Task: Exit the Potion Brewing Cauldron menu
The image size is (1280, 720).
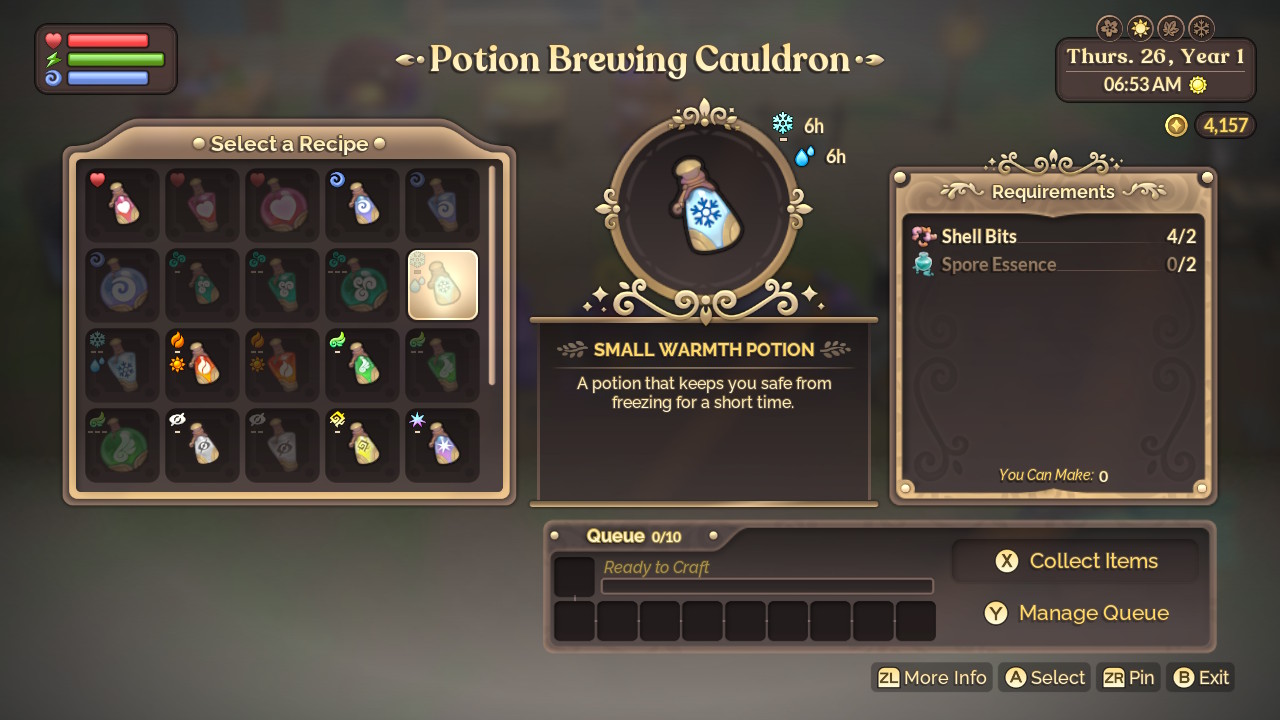Action: point(1201,678)
